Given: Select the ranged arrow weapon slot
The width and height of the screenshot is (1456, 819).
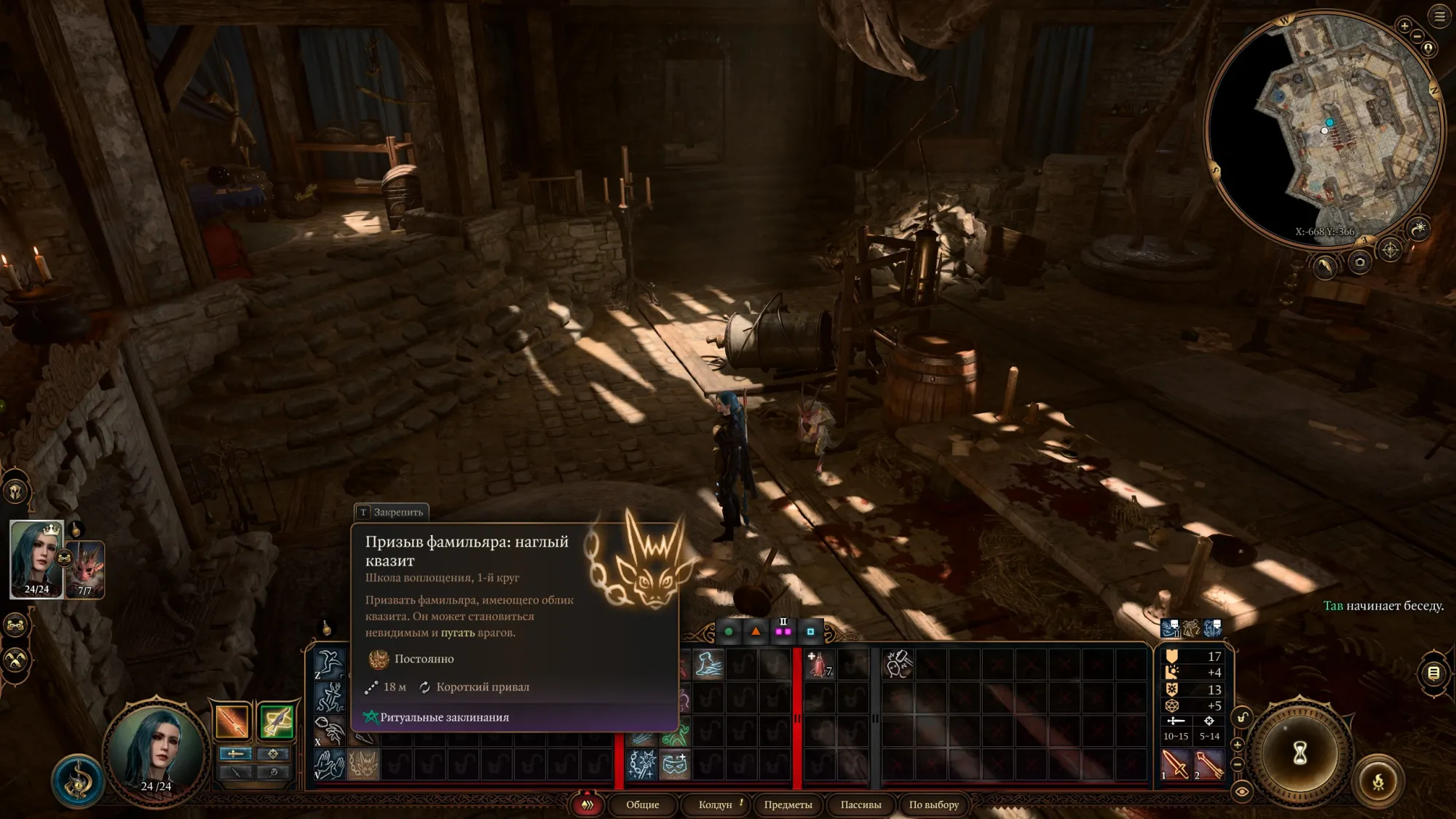Looking at the screenshot, I should click(1208, 764).
